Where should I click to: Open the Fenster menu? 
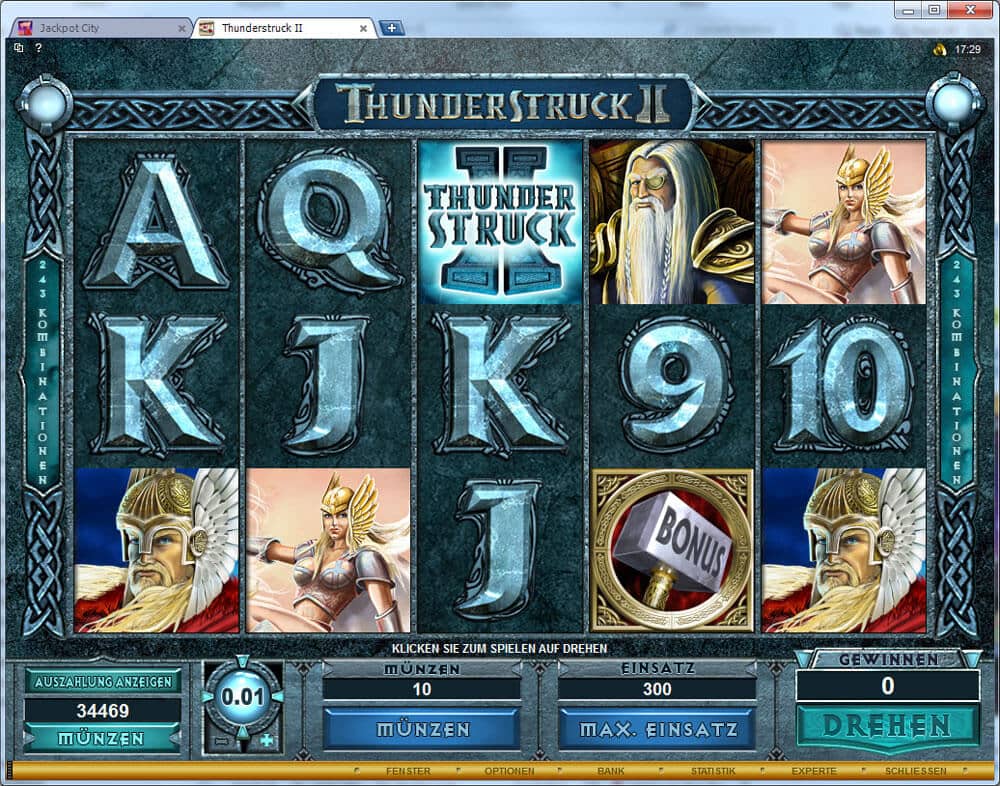click(408, 771)
